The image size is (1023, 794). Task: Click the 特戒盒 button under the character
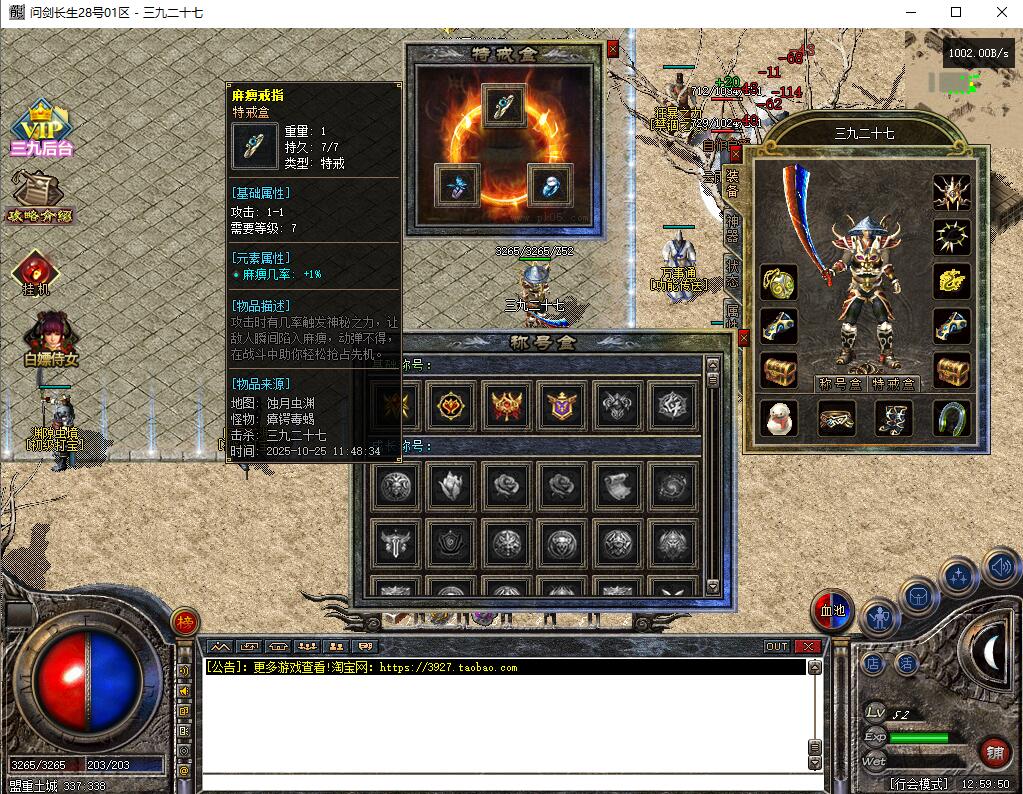(x=893, y=383)
